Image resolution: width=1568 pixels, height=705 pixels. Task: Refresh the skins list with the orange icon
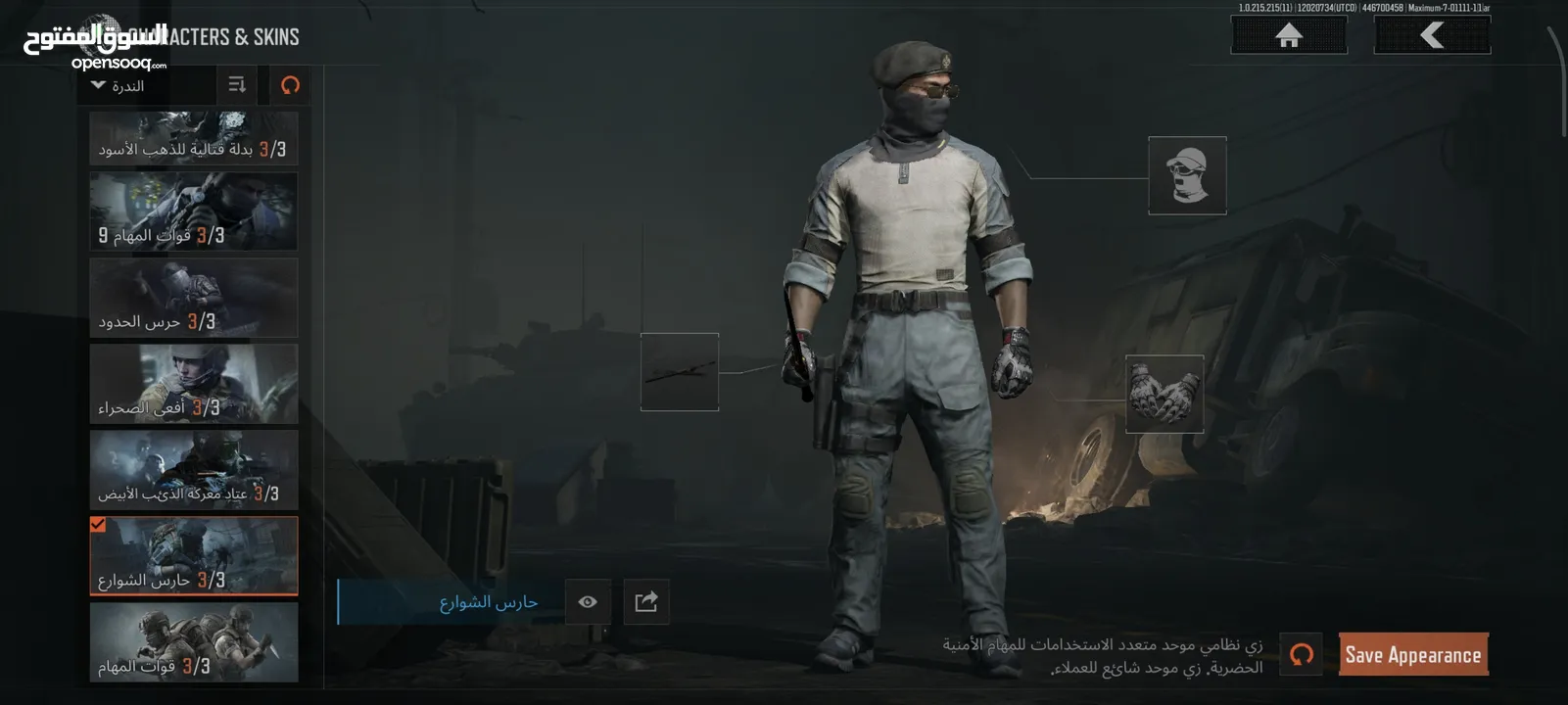[290, 85]
